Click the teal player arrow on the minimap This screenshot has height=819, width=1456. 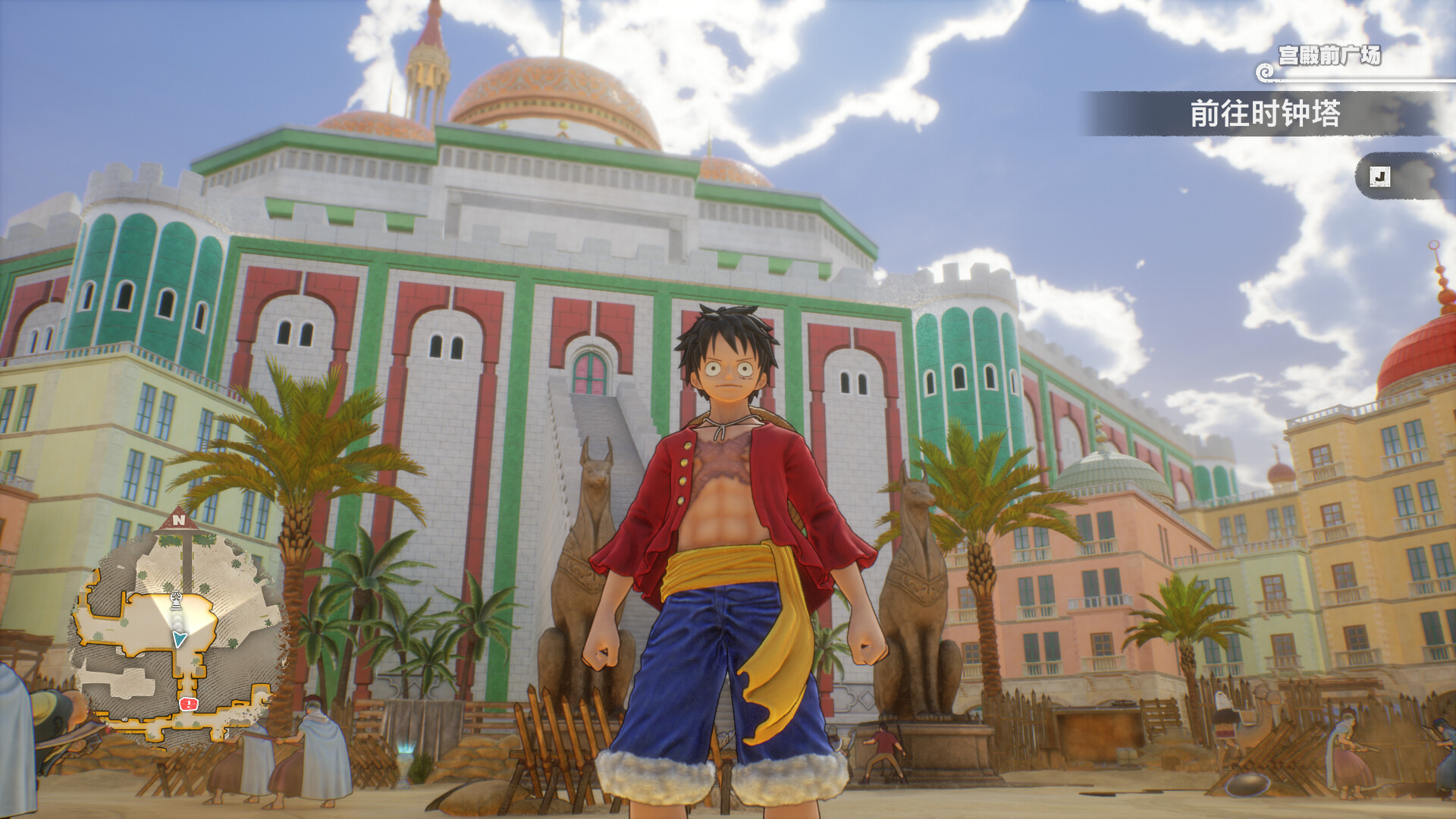coord(180,639)
